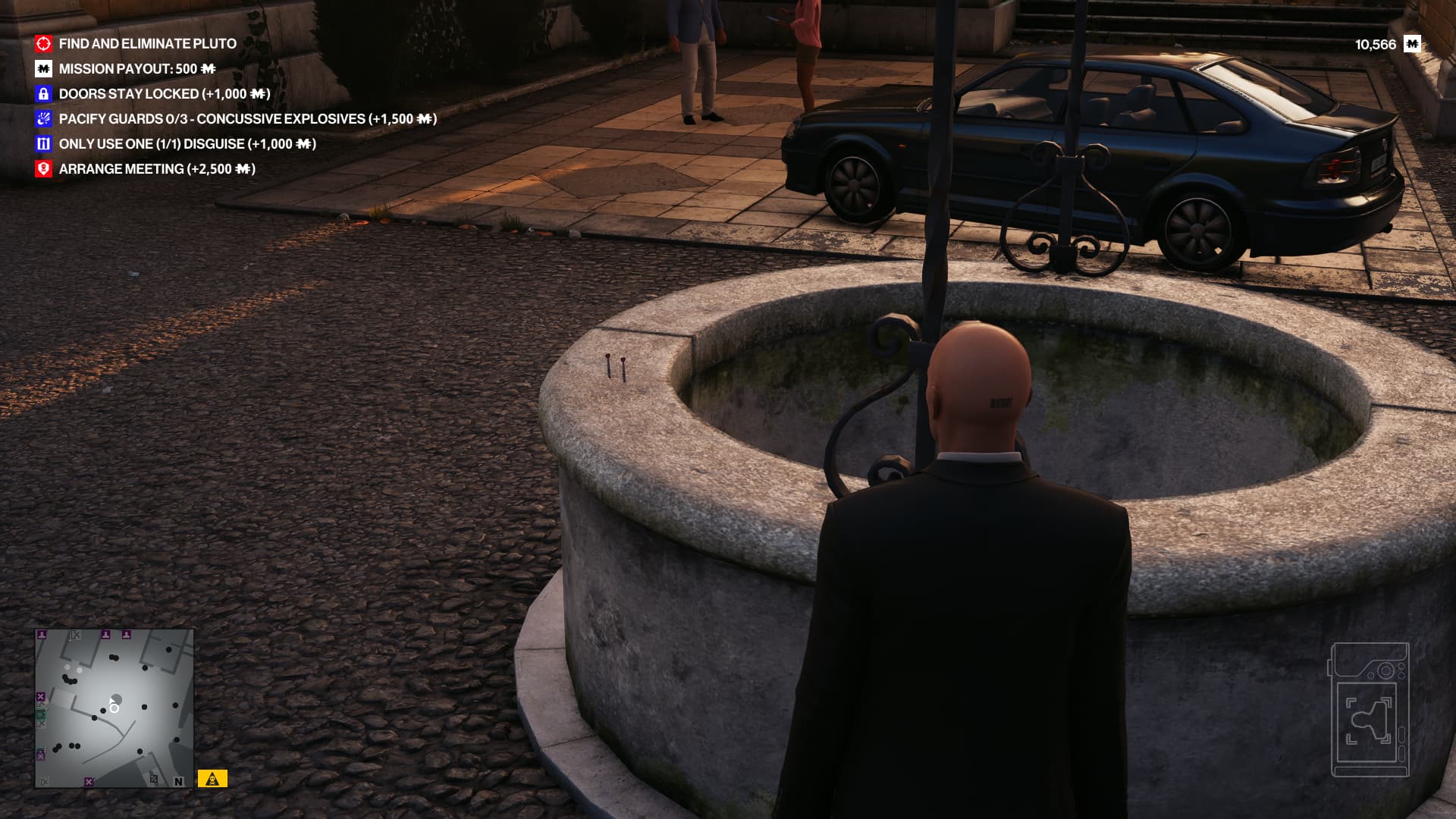1456x819 pixels.
Task: Select the Pacify Guards concussive explosives objective
Action: (x=247, y=119)
